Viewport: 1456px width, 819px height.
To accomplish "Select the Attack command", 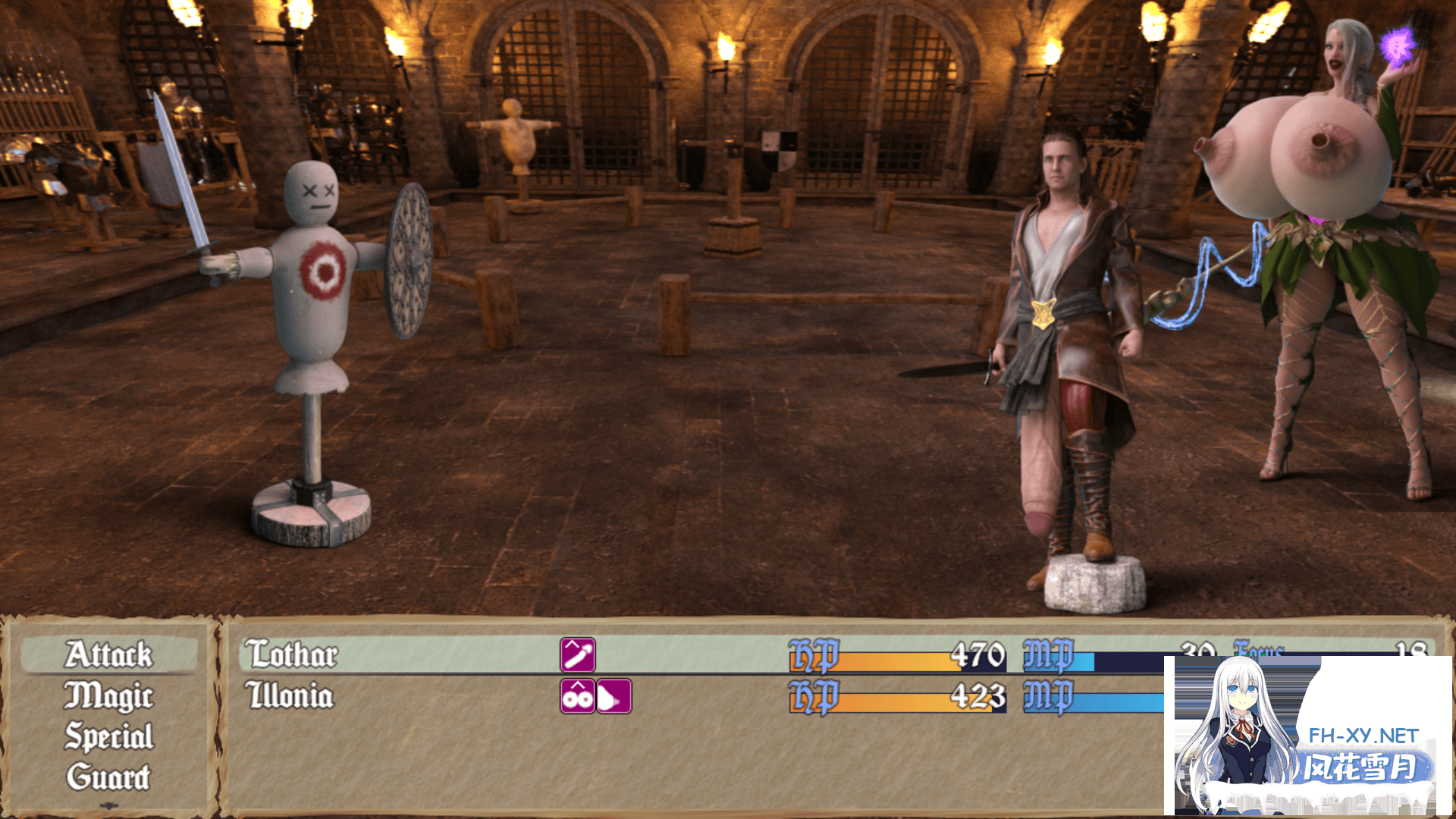I will 108,655.
